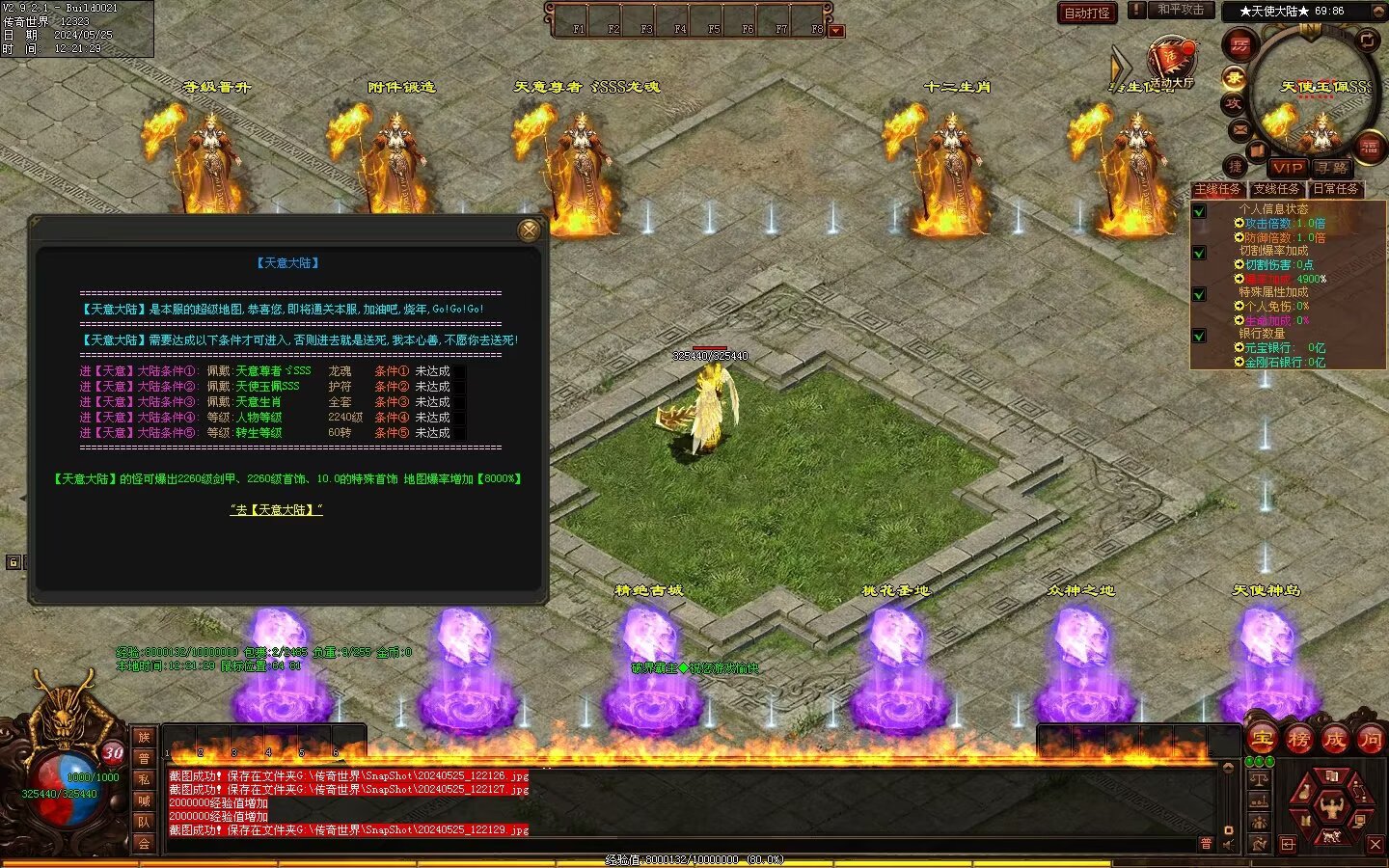Screen dimensions: 1389x868
Task: Activate the 寻路 pathfinding button
Action: tap(1331, 167)
